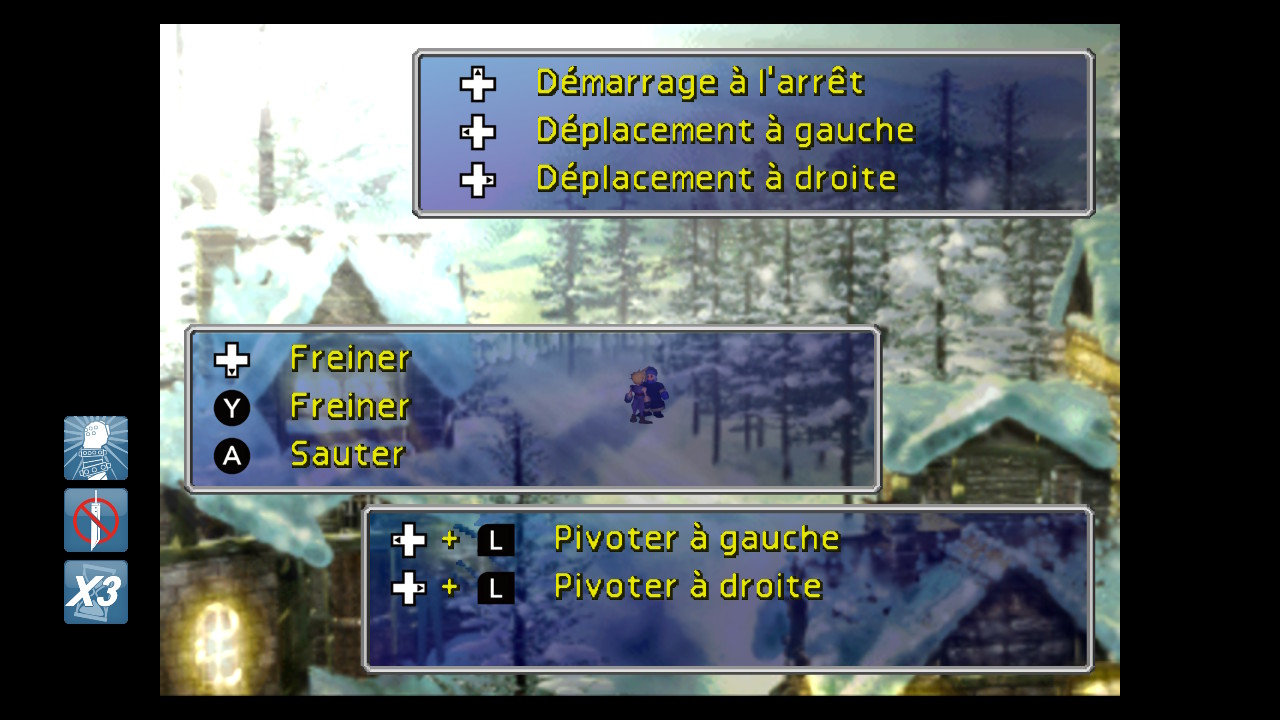This screenshot has height=720, width=1280.
Task: Click the L button icon for Pivoter à gauche
Action: click(x=494, y=538)
